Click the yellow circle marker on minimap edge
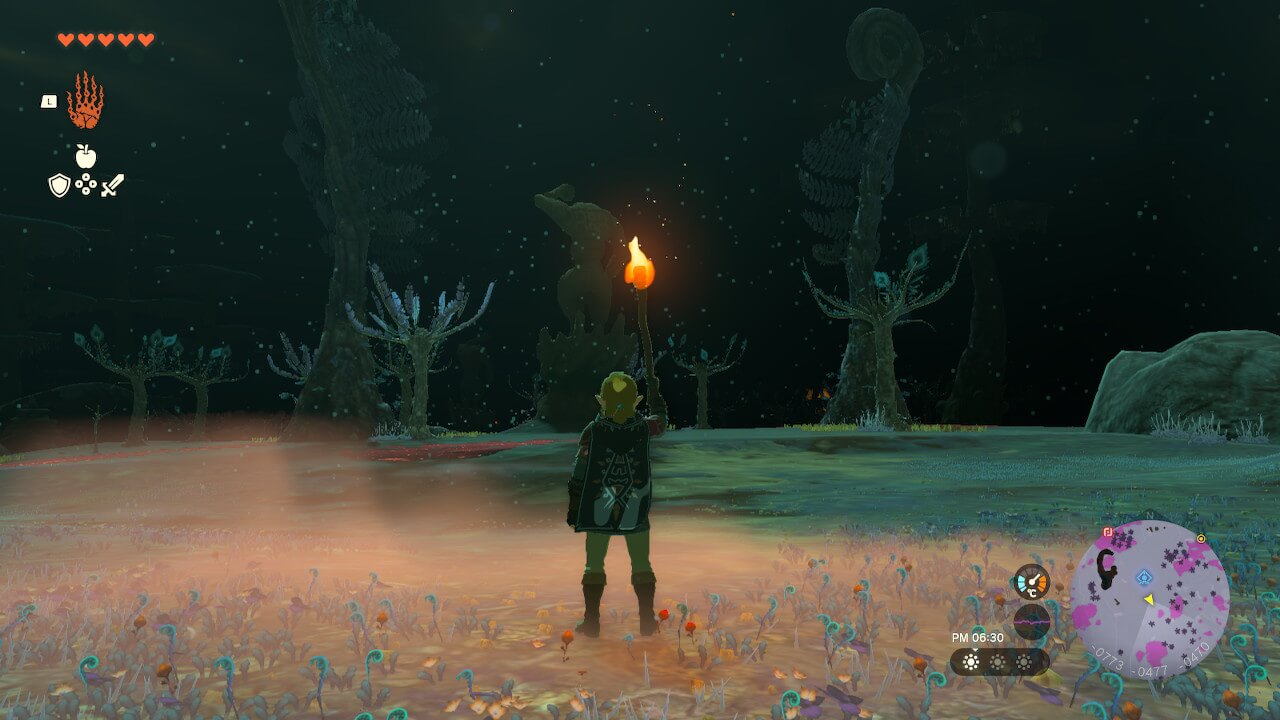Image resolution: width=1280 pixels, height=720 pixels. 1201,538
